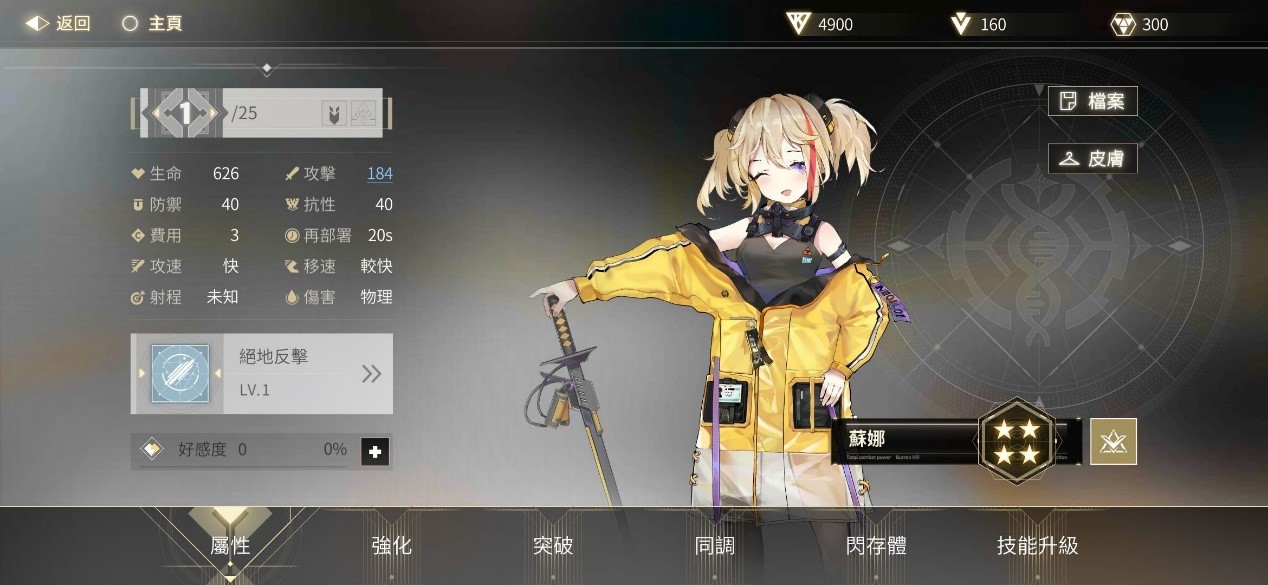Open the 皮膚 skin menu
Image resolution: width=1268 pixels, height=585 pixels.
coord(1092,159)
